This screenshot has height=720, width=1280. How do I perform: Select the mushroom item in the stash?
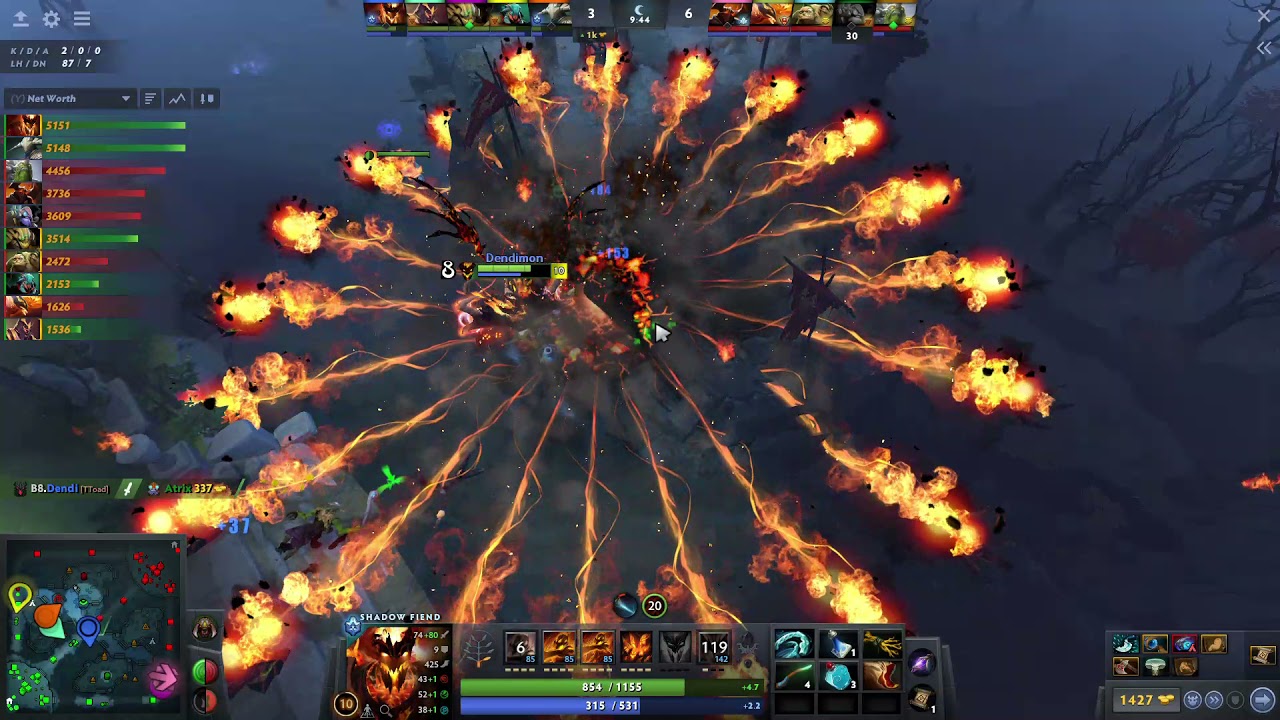tap(1156, 666)
